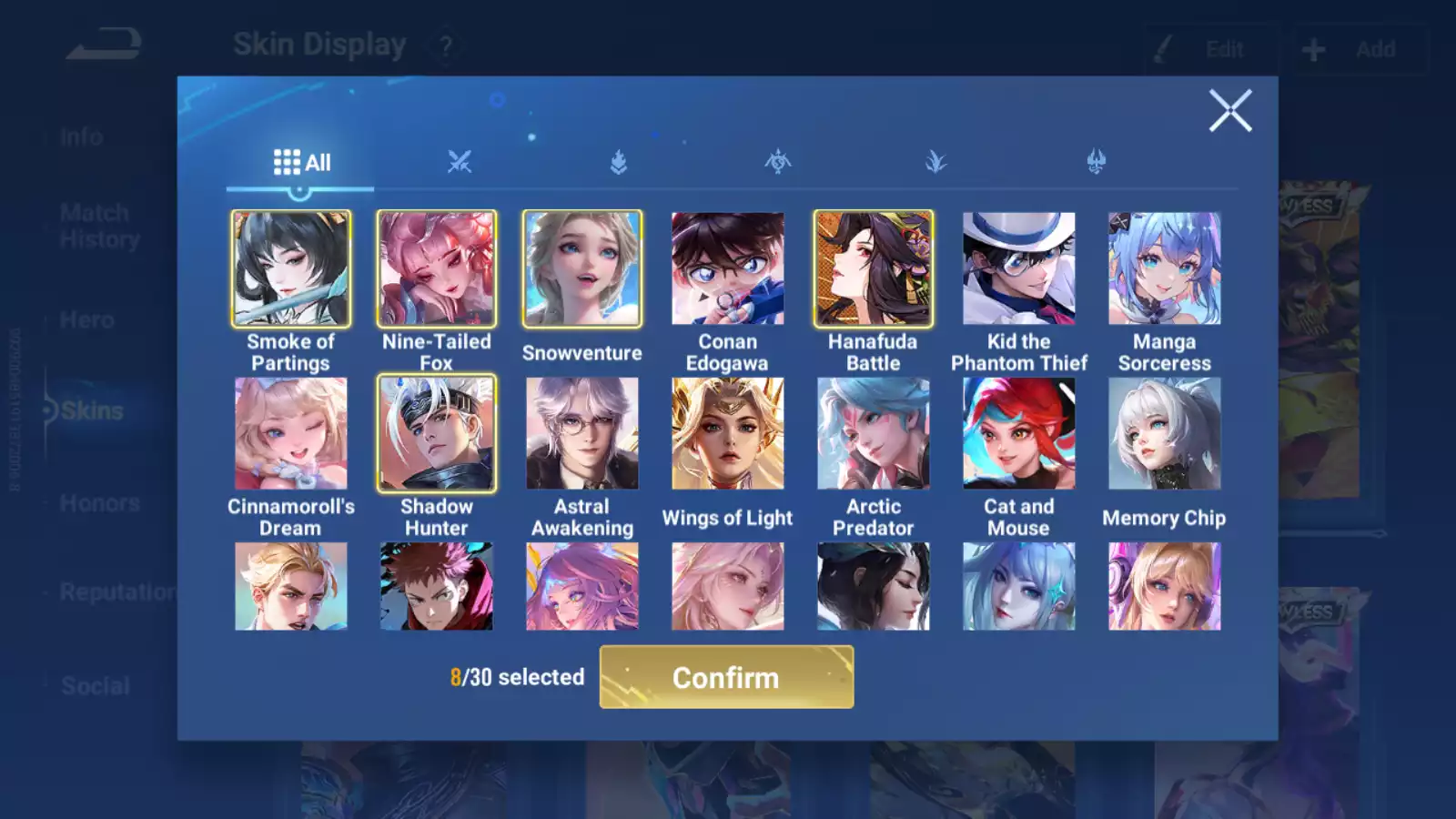Open the tank role filter icon
Image resolution: width=1456 pixels, height=819 pixels.
coord(618,161)
